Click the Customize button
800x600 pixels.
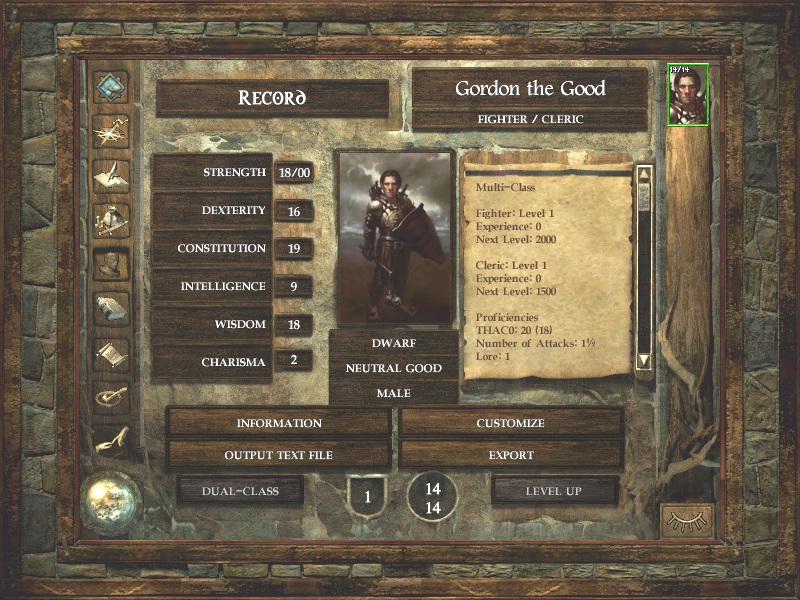coord(510,423)
